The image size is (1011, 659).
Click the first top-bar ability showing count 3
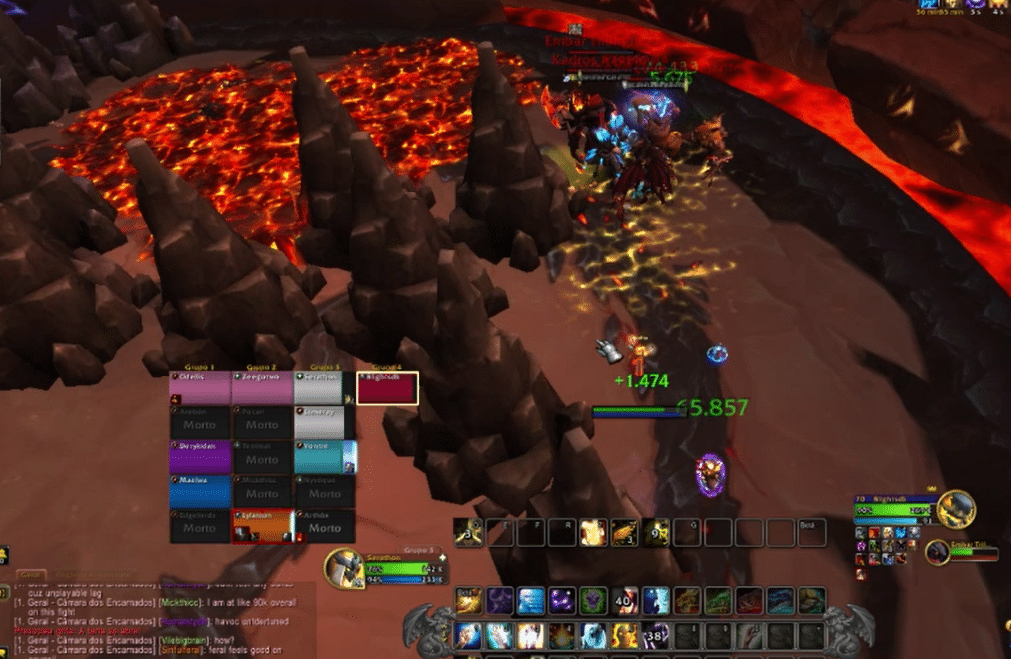(468, 533)
